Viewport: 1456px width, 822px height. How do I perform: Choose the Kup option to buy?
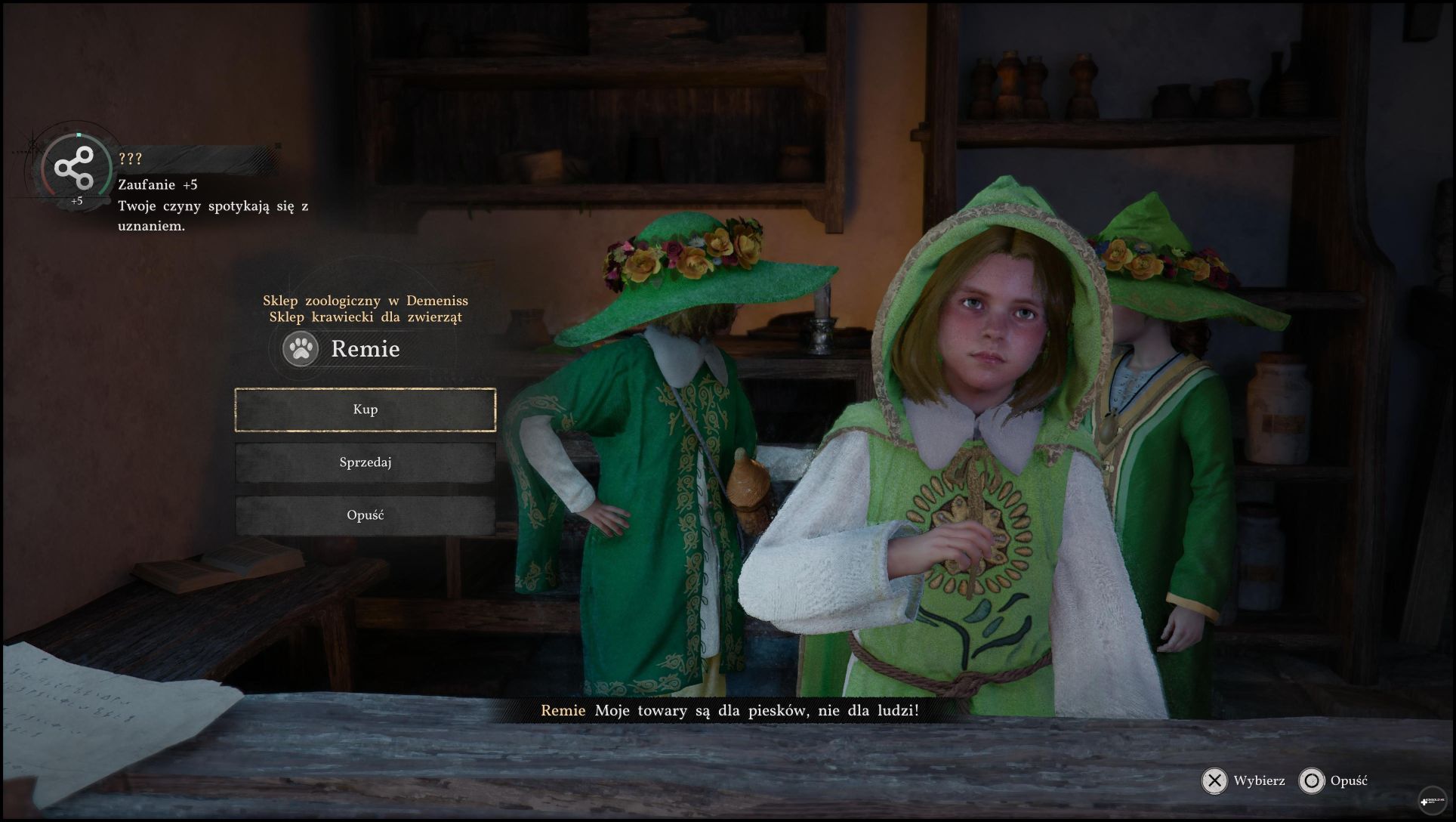(x=365, y=409)
